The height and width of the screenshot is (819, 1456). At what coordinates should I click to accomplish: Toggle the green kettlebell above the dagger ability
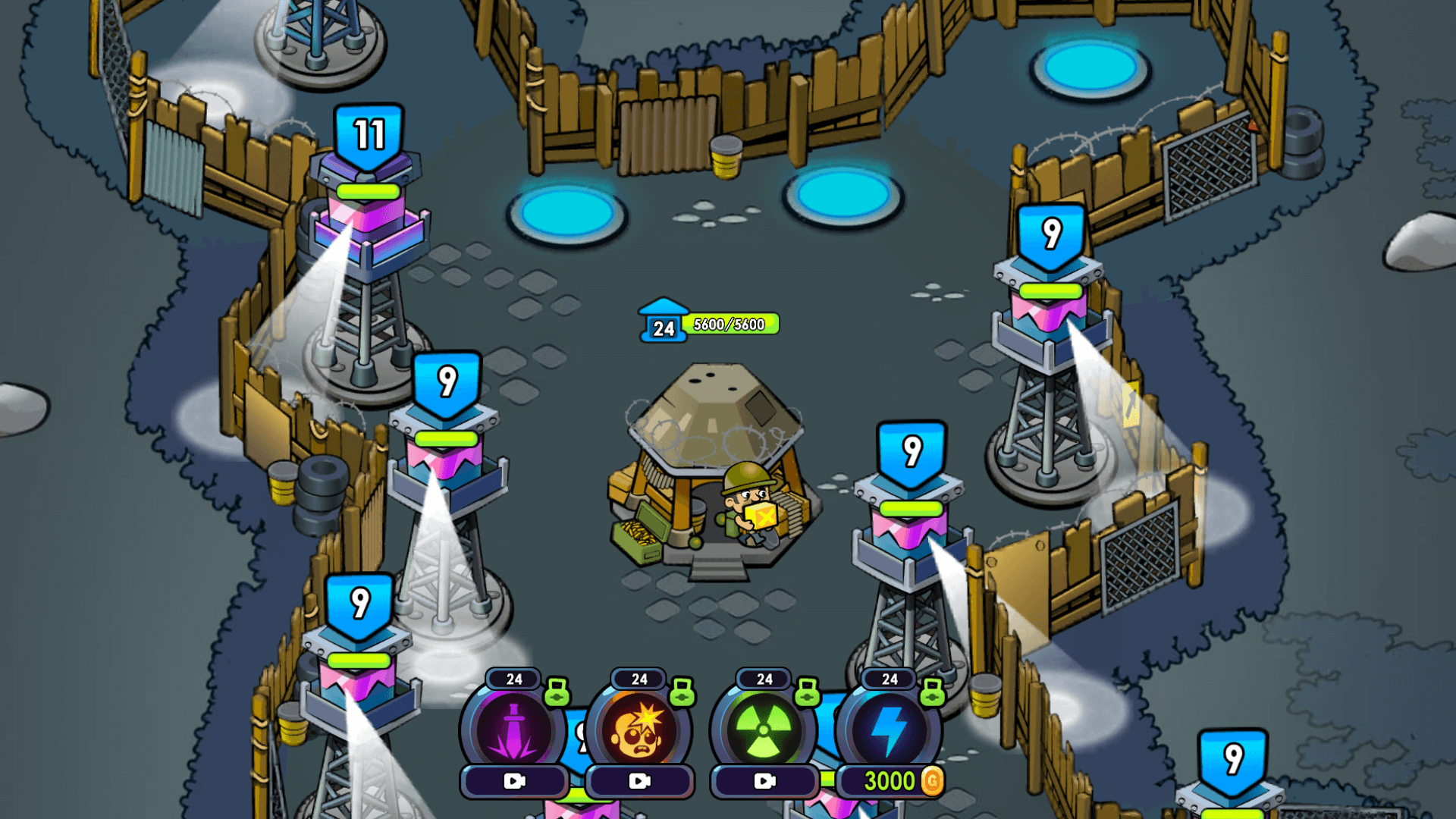pos(559,690)
